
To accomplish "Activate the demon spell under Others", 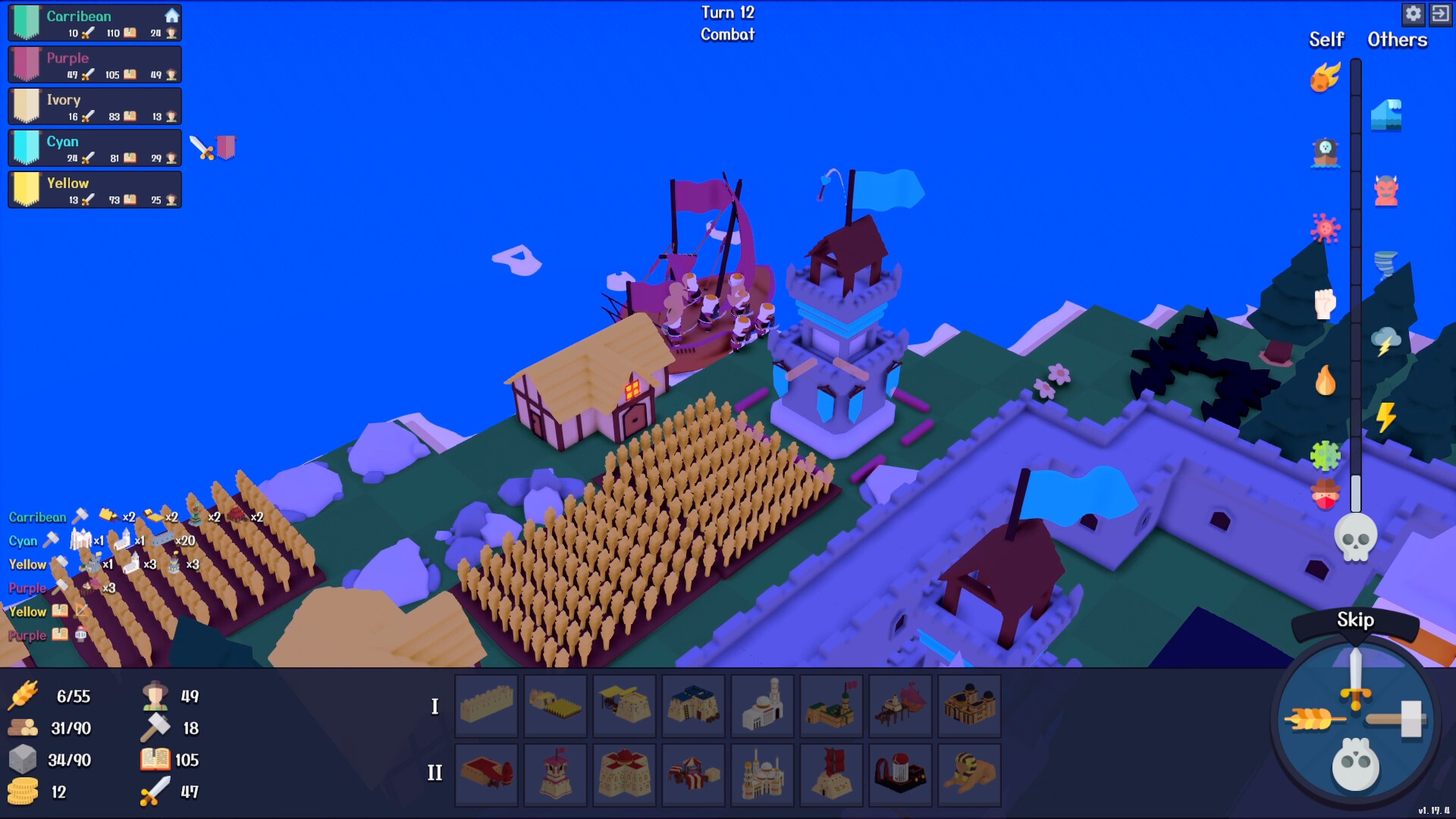I will [x=1388, y=190].
